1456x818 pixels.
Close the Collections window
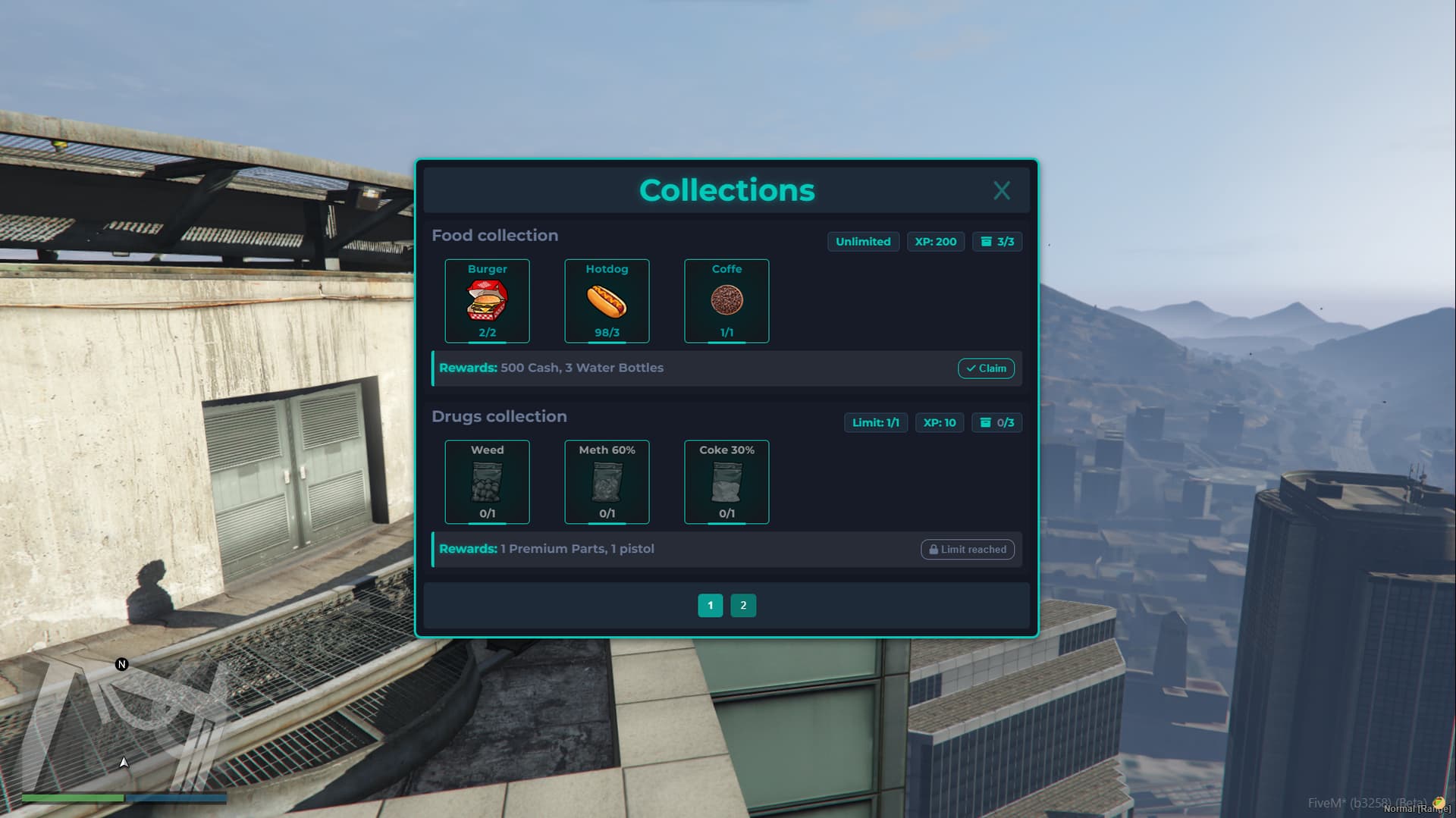click(x=1002, y=190)
